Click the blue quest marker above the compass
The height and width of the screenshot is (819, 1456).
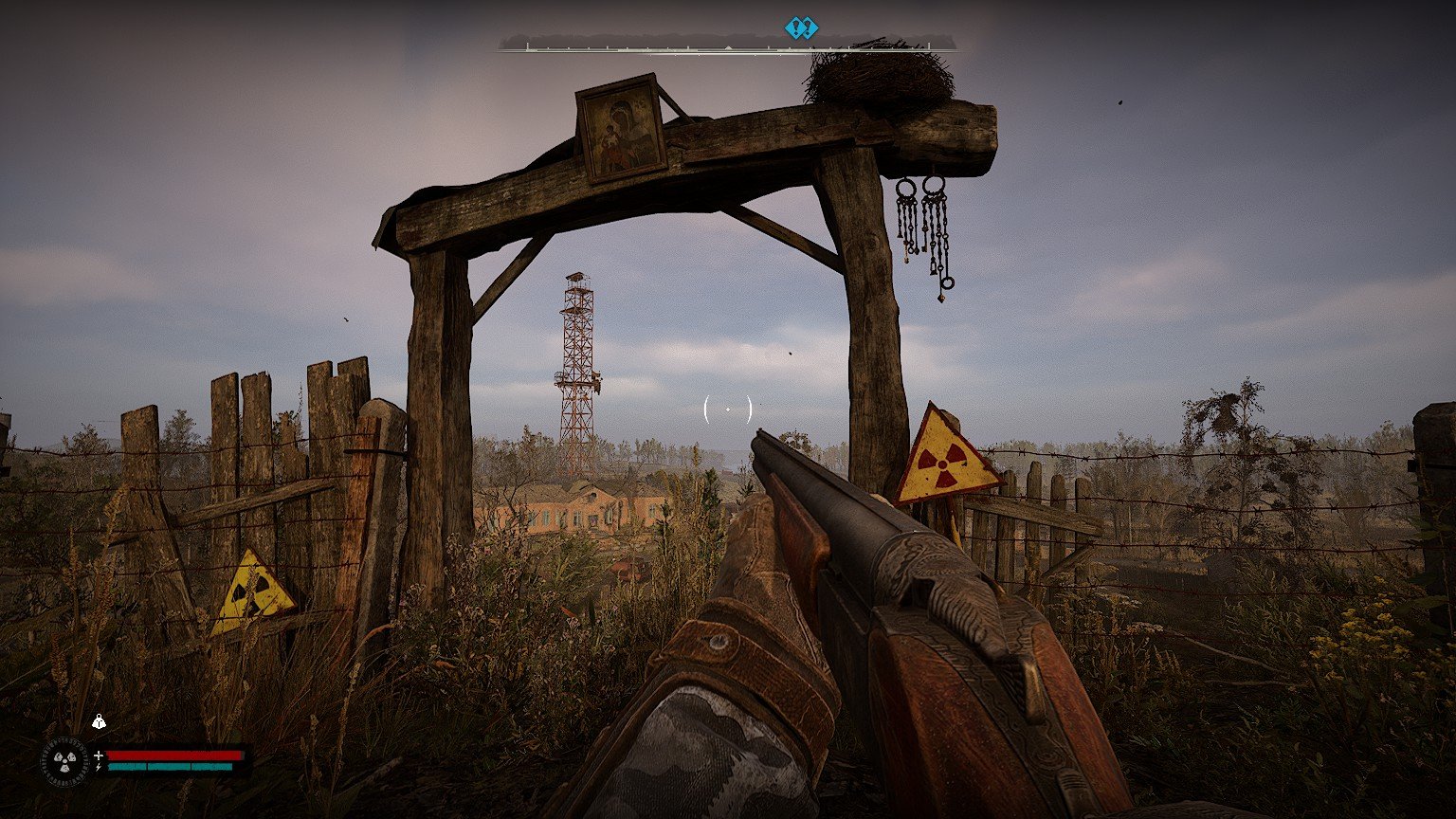coord(801,28)
